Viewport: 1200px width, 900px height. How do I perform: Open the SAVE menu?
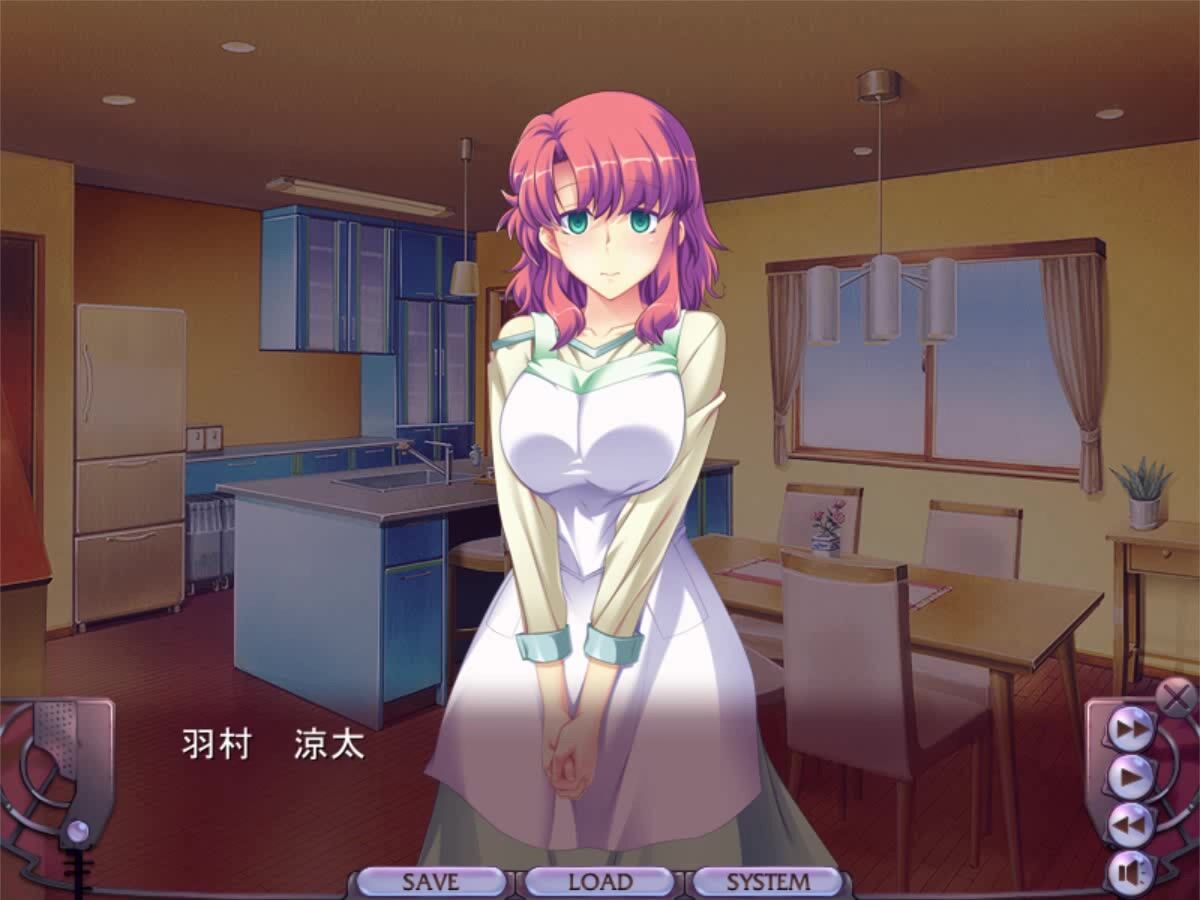coord(431,882)
